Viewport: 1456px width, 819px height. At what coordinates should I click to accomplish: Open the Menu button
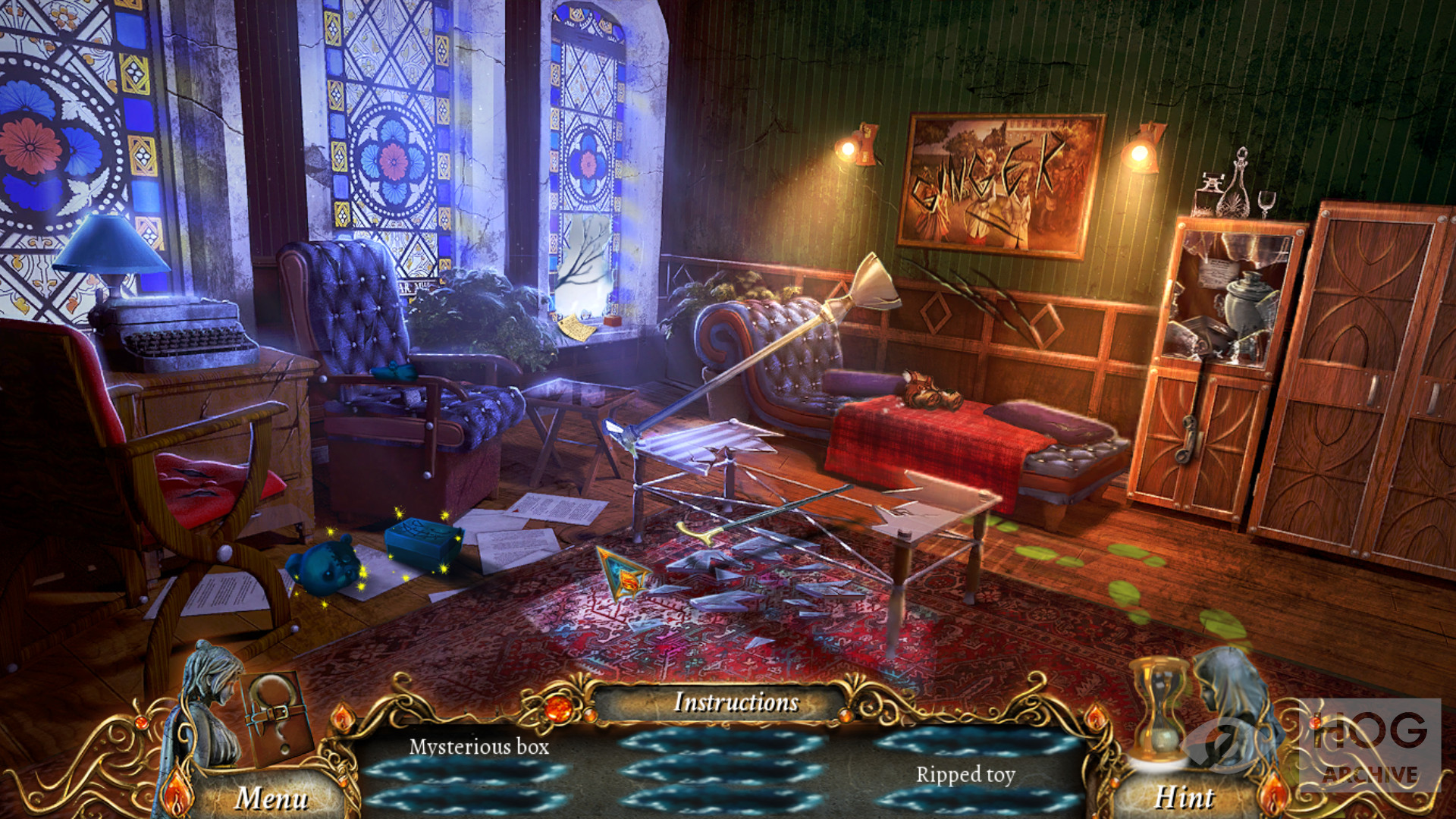pyautogui.click(x=271, y=798)
